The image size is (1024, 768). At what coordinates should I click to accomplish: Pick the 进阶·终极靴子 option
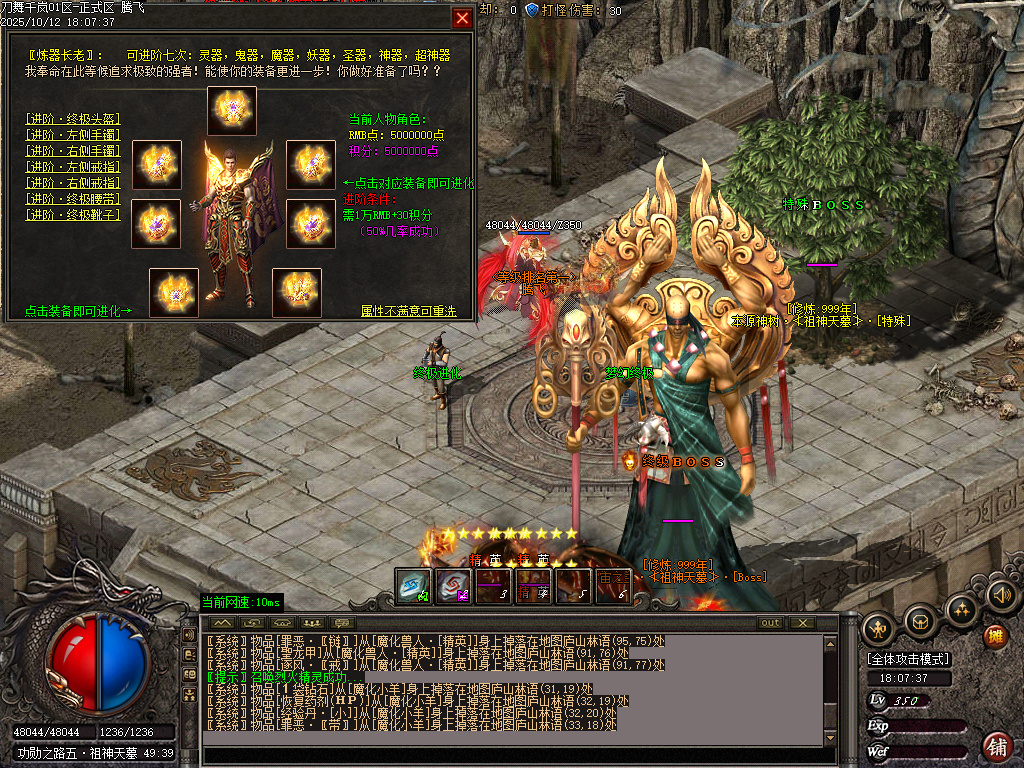pyautogui.click(x=73, y=214)
